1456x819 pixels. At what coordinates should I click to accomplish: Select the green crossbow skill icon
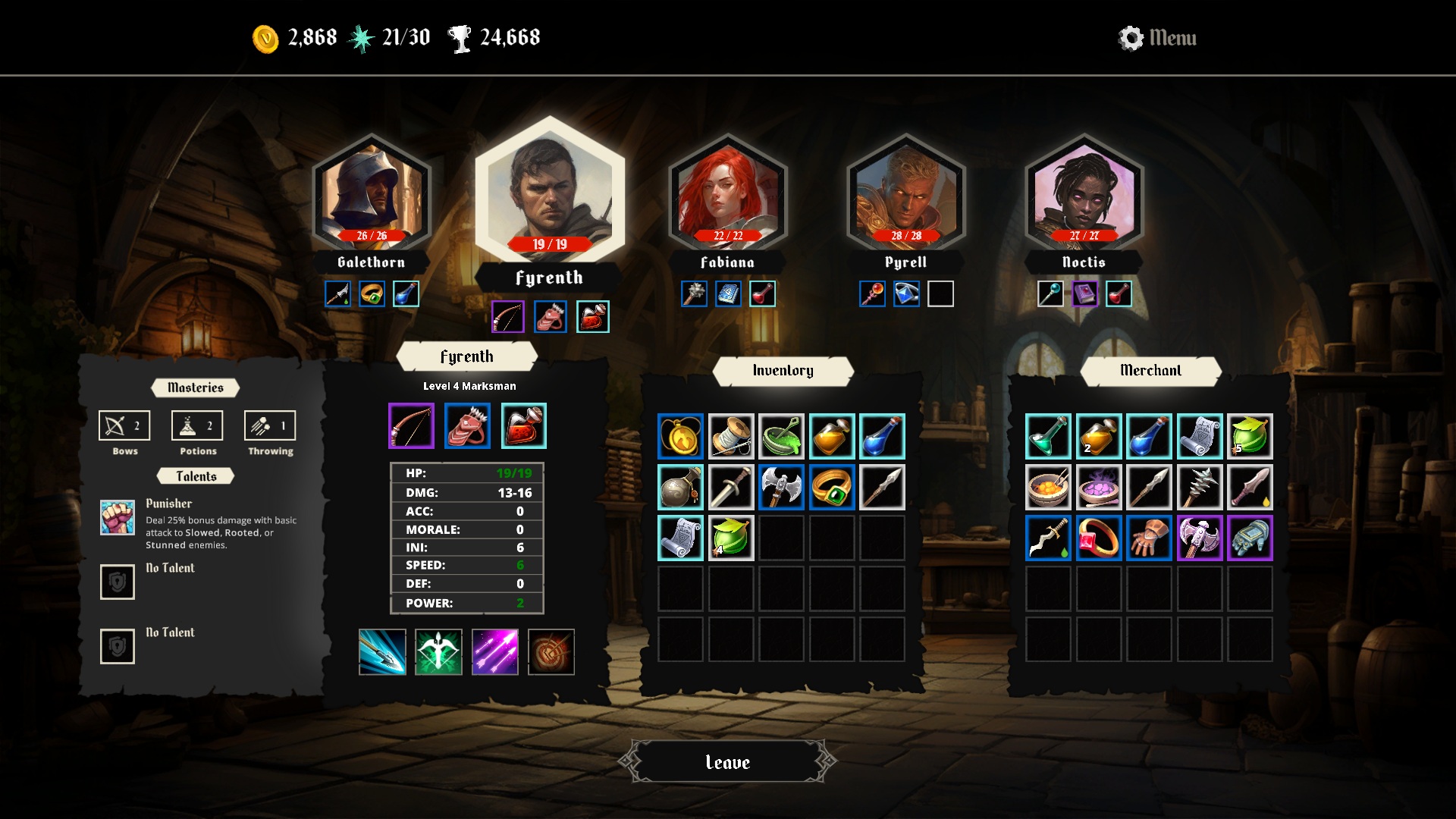coord(438,652)
